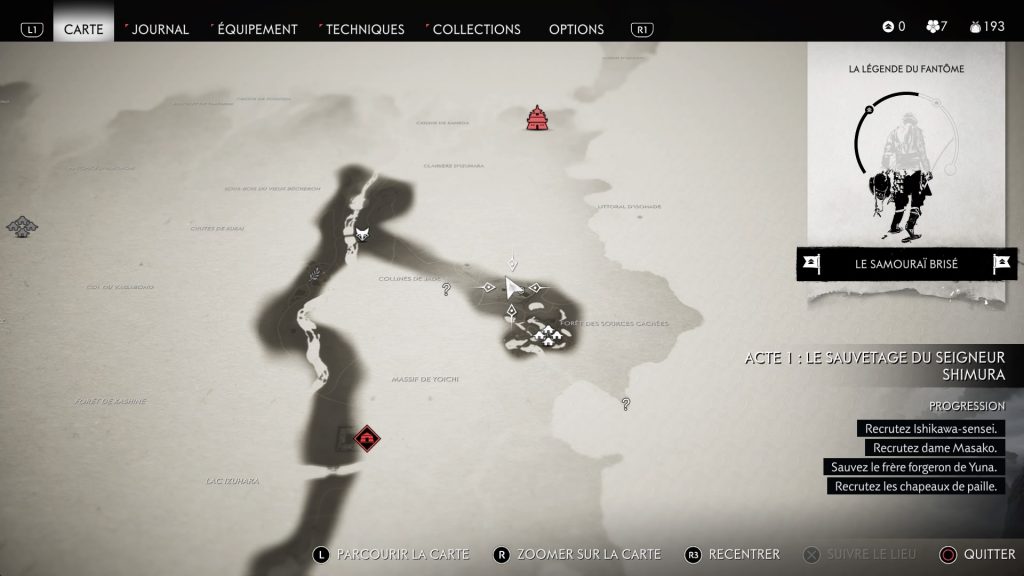Image resolution: width=1024 pixels, height=576 pixels.
Task: Select the red diamond enemy camp marker
Action: 367,437
